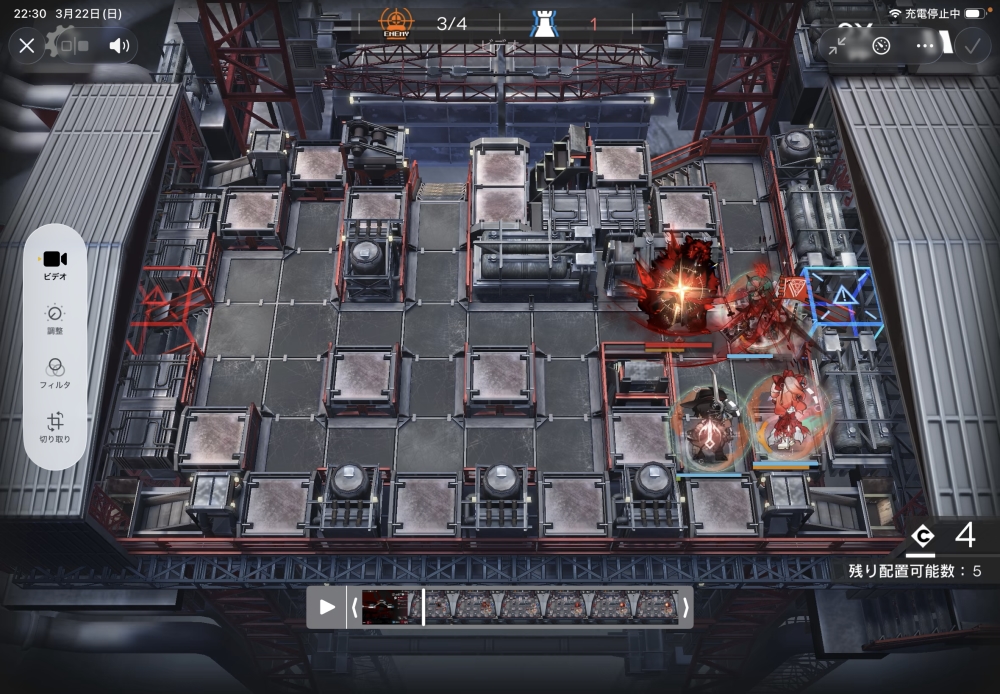Open the dial gauge icon in the top toolbar
The width and height of the screenshot is (1000, 694).
pos(881,45)
